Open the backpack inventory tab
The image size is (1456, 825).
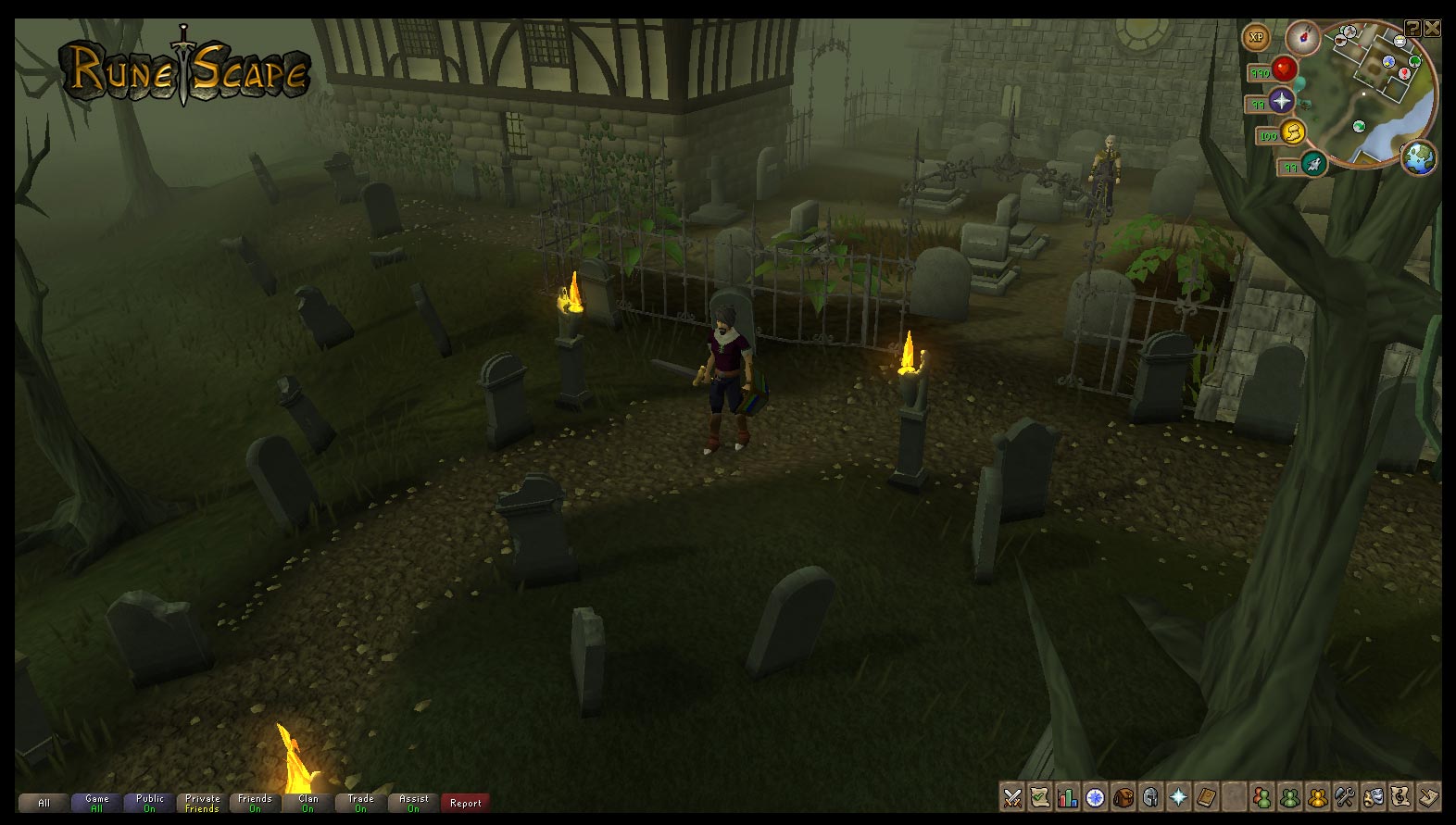pos(1123,796)
